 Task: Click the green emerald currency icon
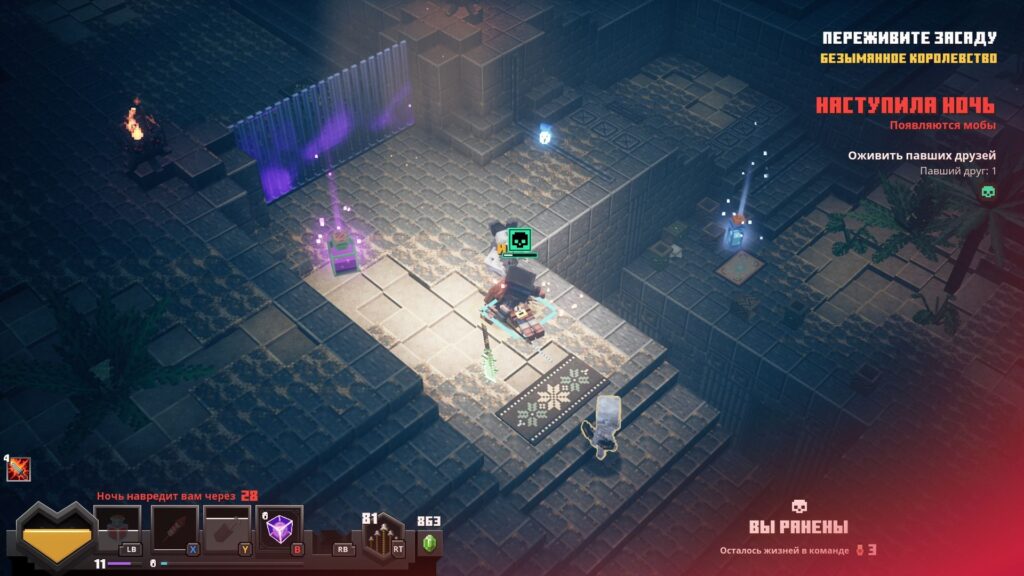[430, 543]
